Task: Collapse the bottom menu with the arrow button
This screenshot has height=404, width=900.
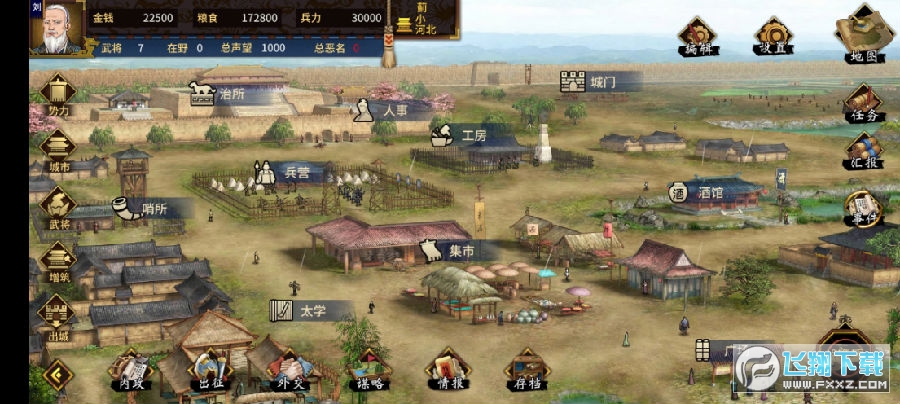Action: pos(57,375)
